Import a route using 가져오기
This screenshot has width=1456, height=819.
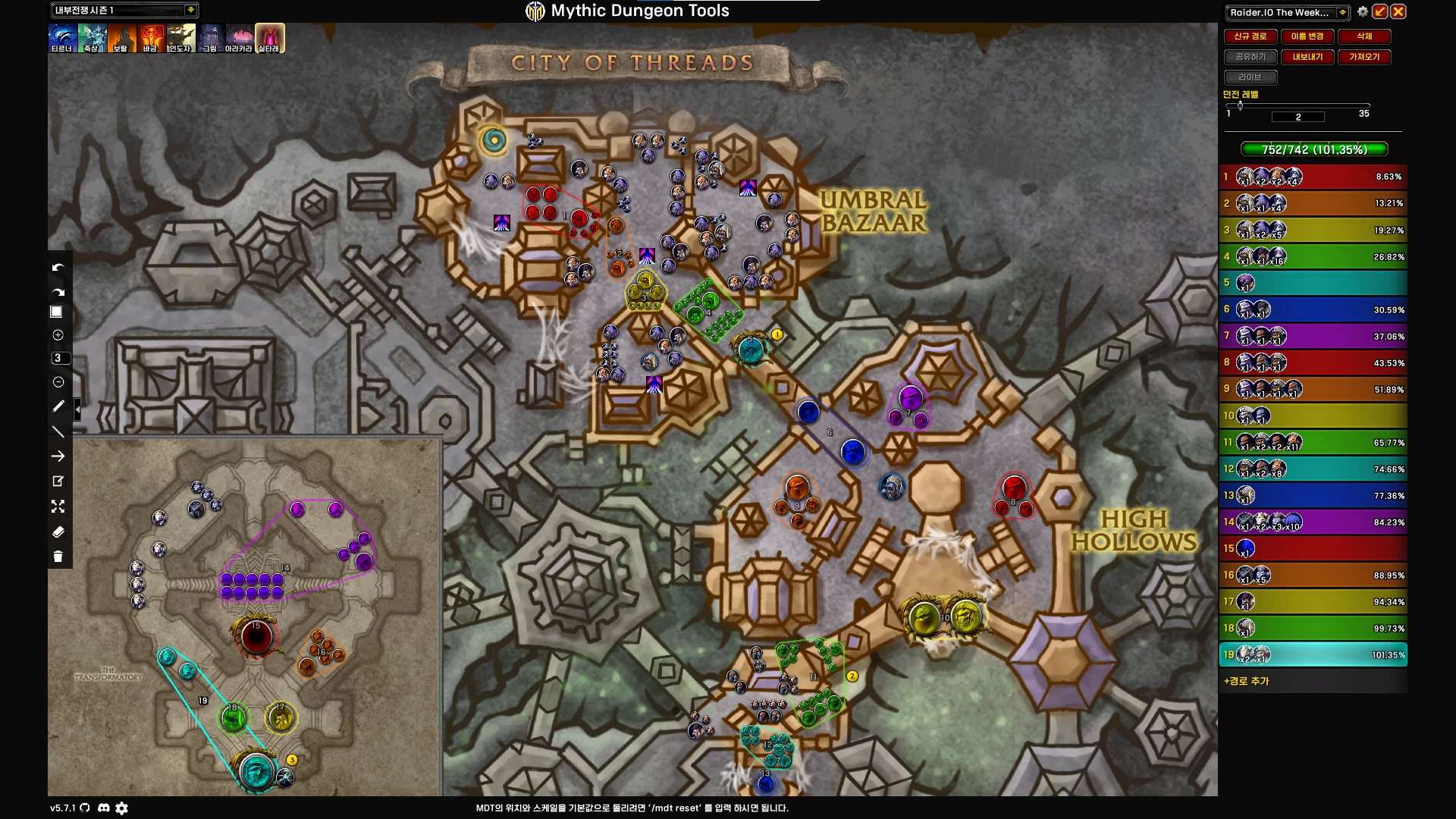coord(1364,57)
